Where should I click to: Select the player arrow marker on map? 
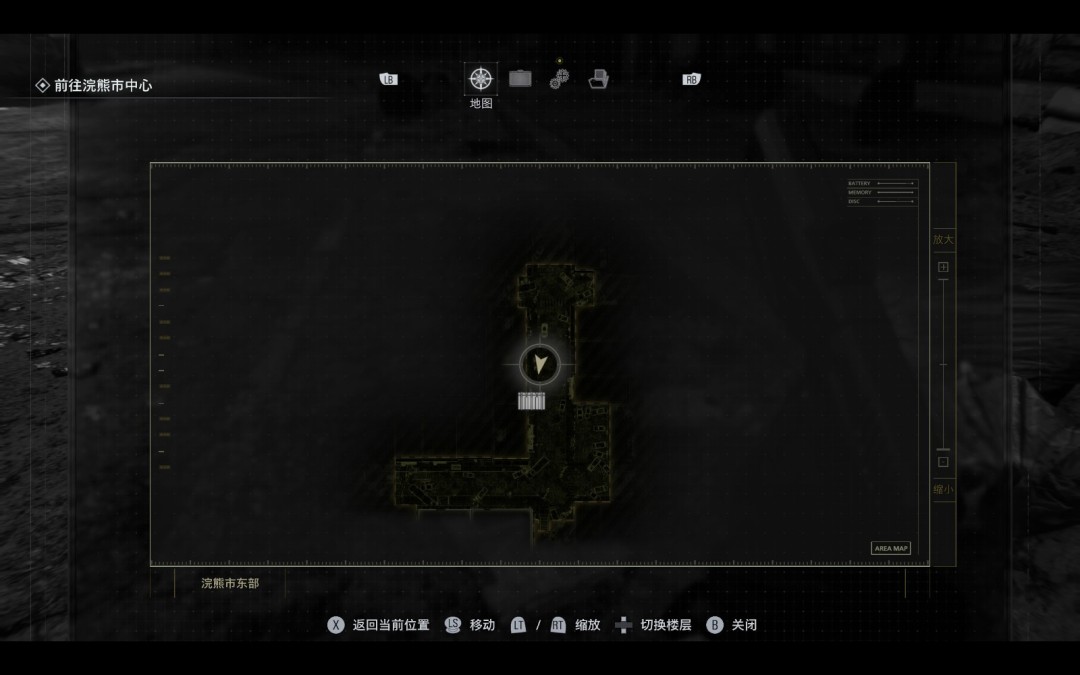tap(541, 365)
